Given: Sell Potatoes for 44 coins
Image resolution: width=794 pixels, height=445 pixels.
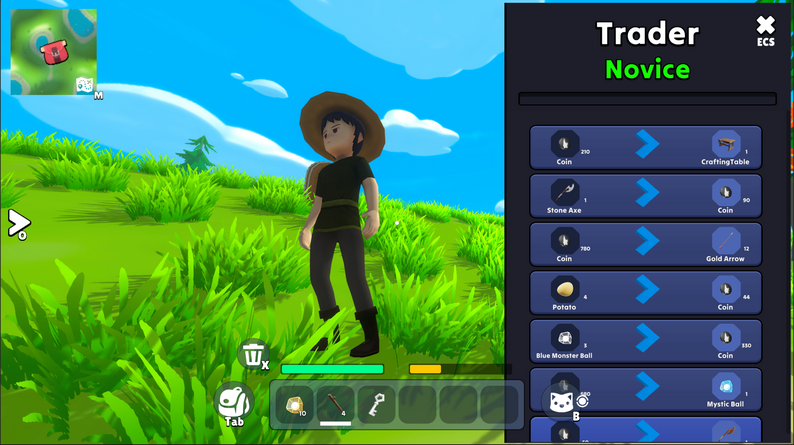Looking at the screenshot, I should [645, 292].
